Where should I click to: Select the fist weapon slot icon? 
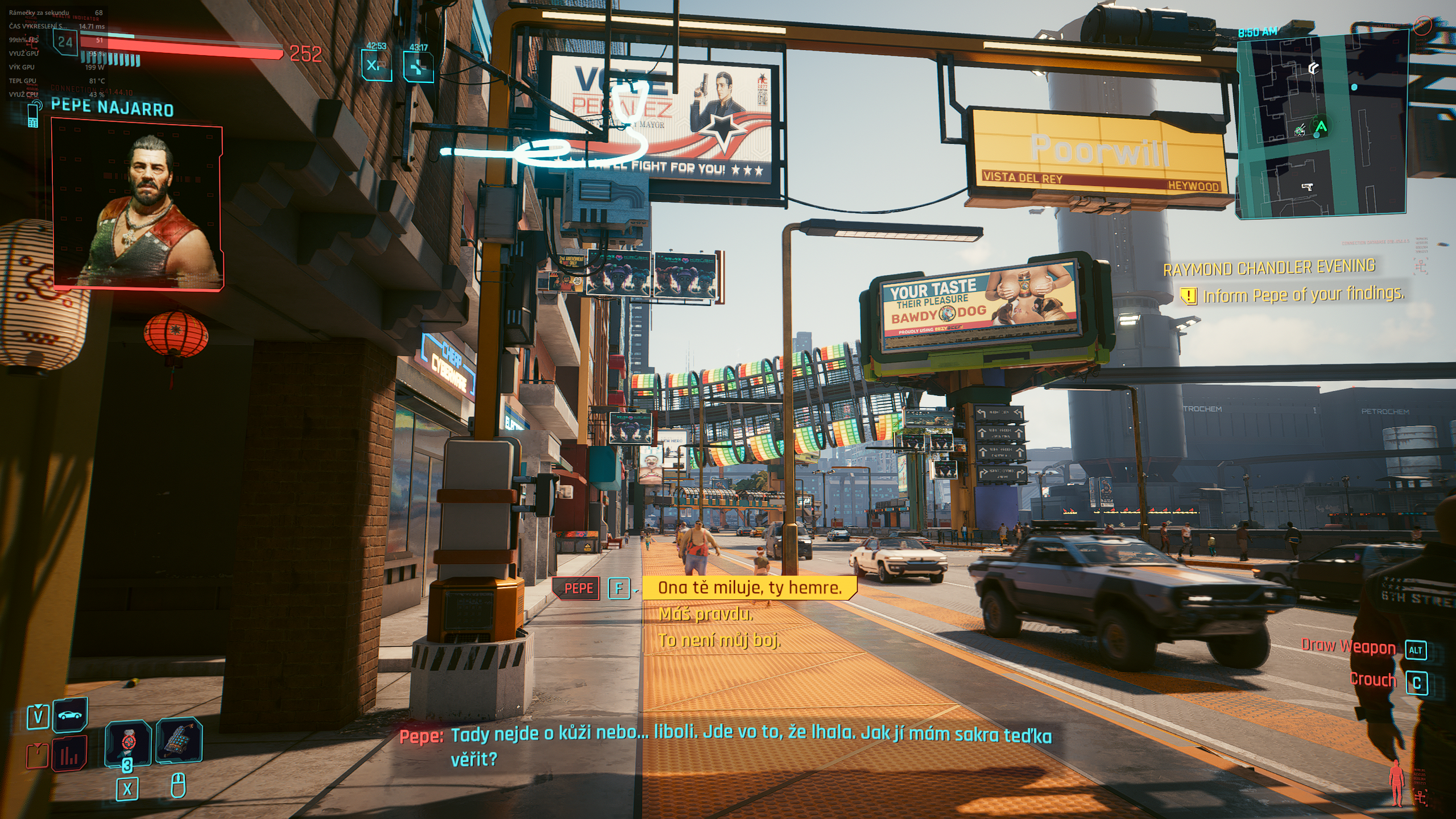pyautogui.click(x=179, y=742)
